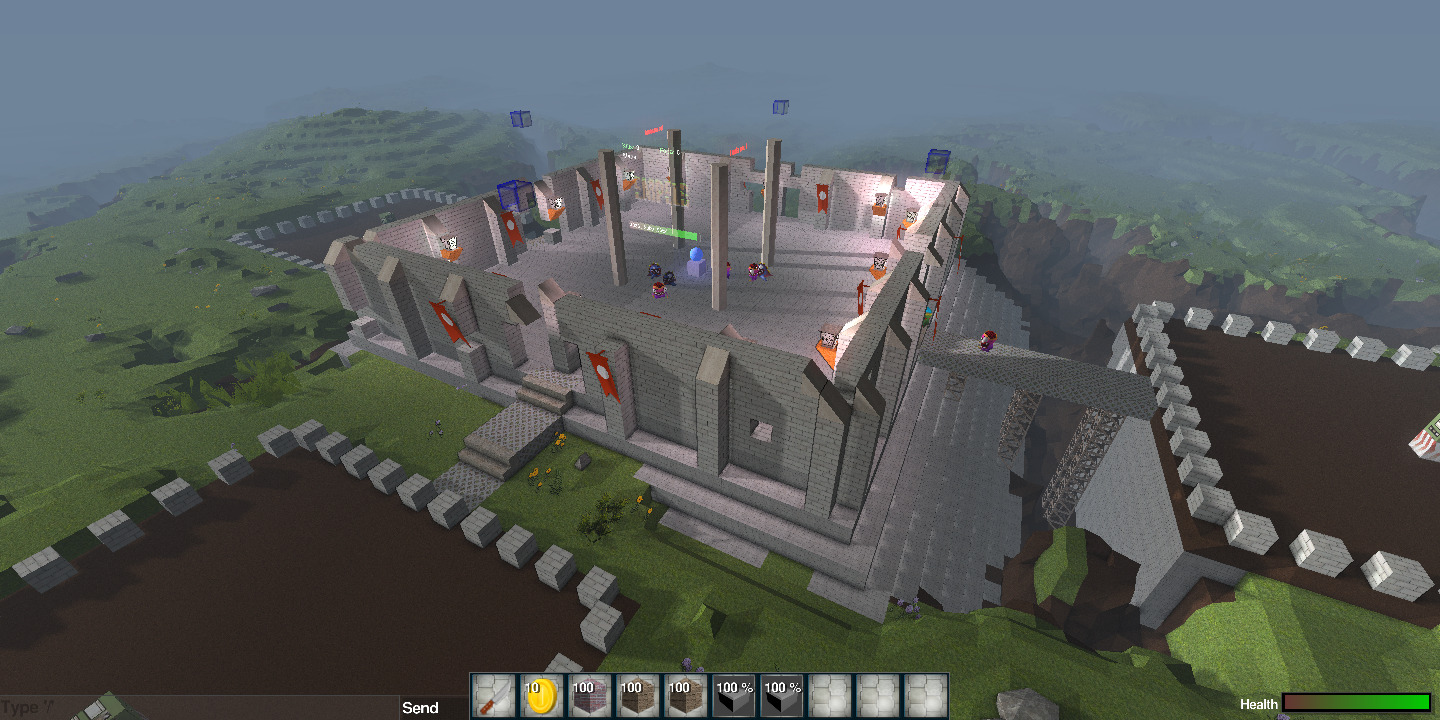The height and width of the screenshot is (720, 1440).
Task: Focus the chat text input box
Action: pyautogui.click(x=200, y=708)
